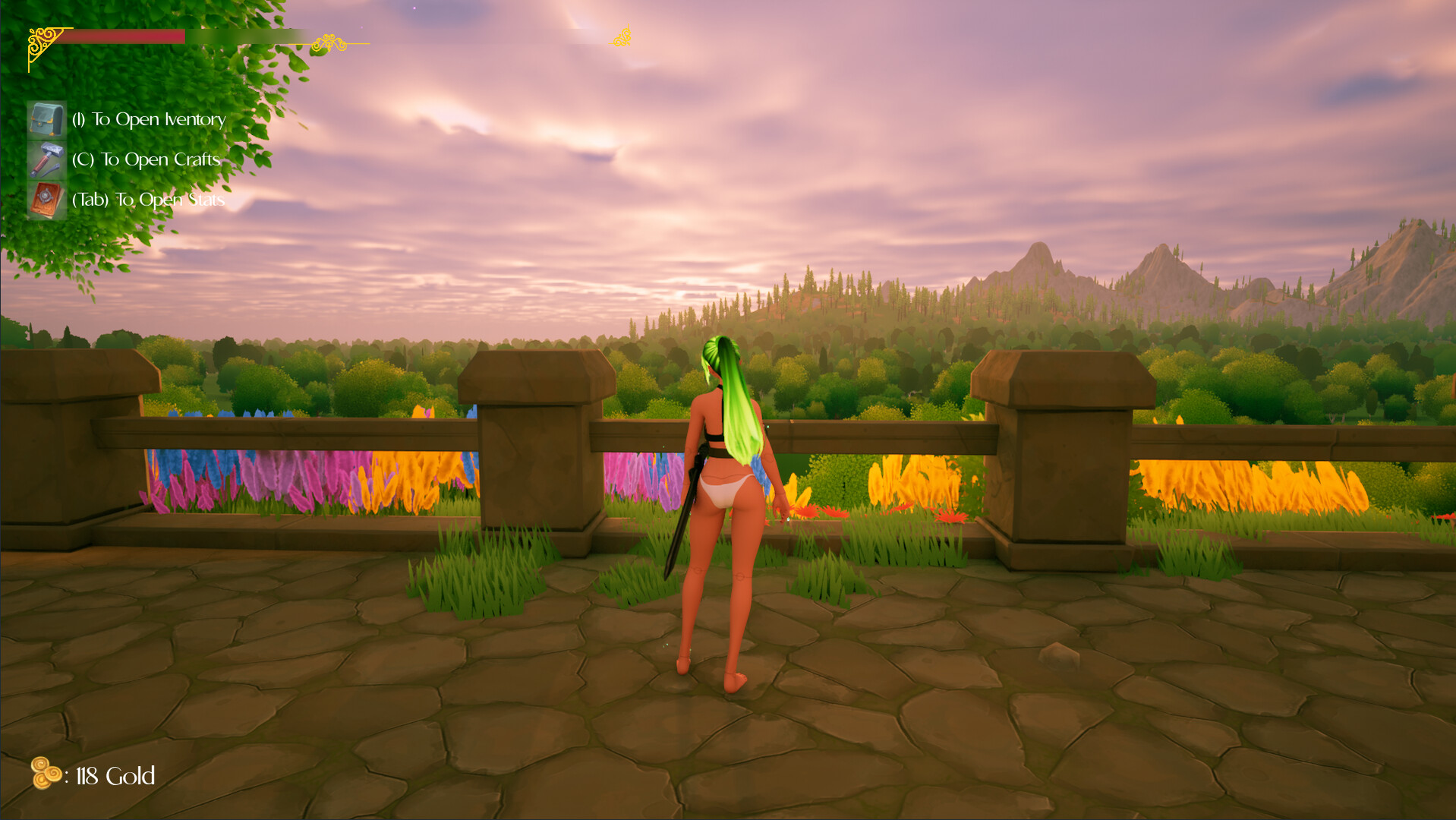Open Stats by clicking the book icon
The image size is (1456, 820).
(x=46, y=199)
